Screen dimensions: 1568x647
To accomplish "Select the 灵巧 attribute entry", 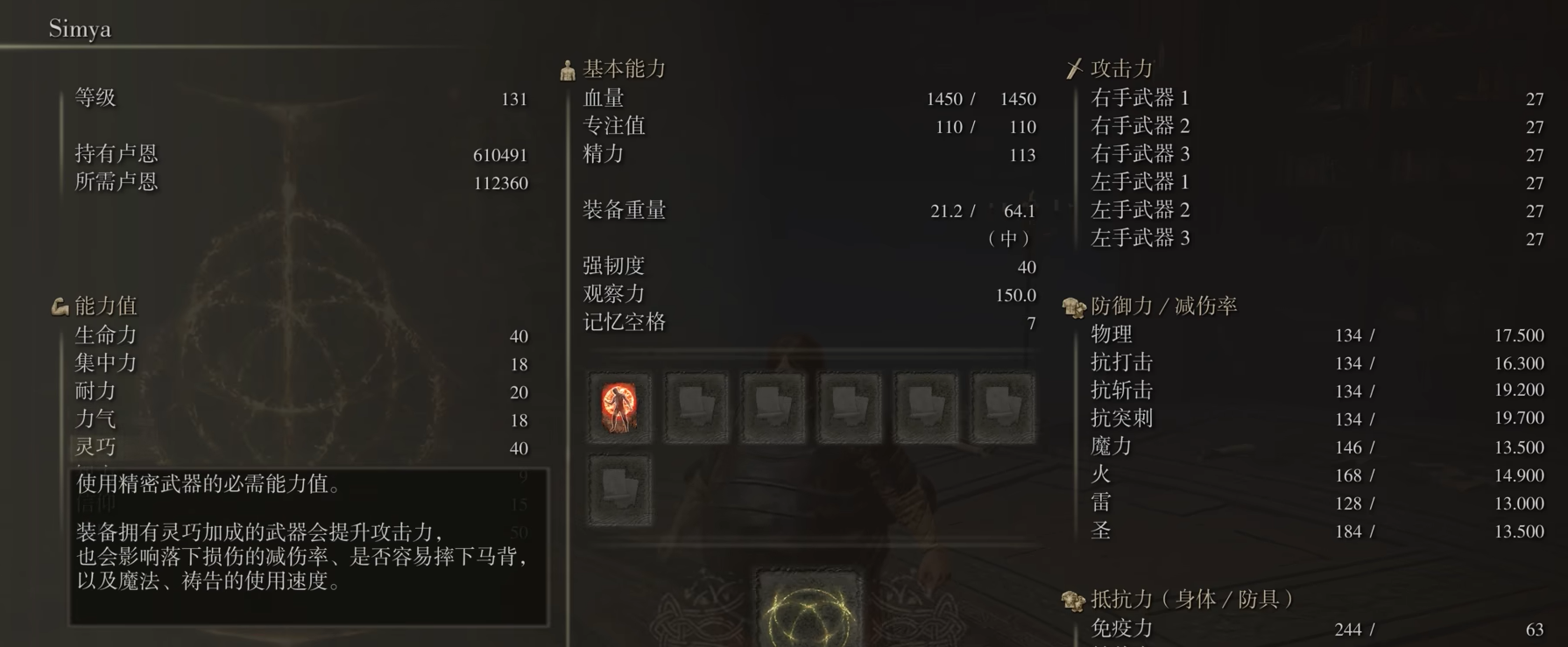I will coord(96,447).
